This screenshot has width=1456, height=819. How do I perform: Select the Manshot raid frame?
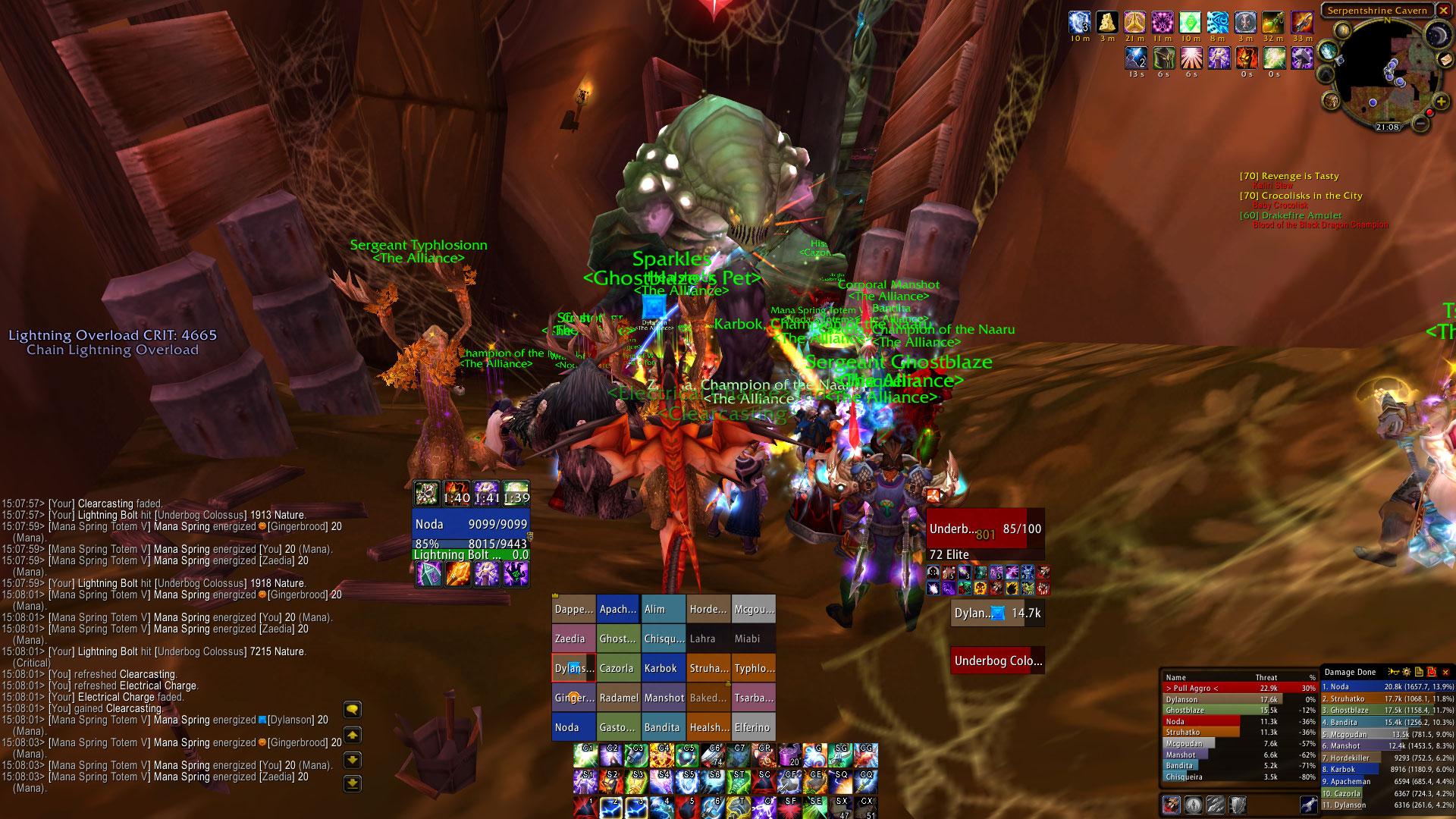click(x=663, y=698)
